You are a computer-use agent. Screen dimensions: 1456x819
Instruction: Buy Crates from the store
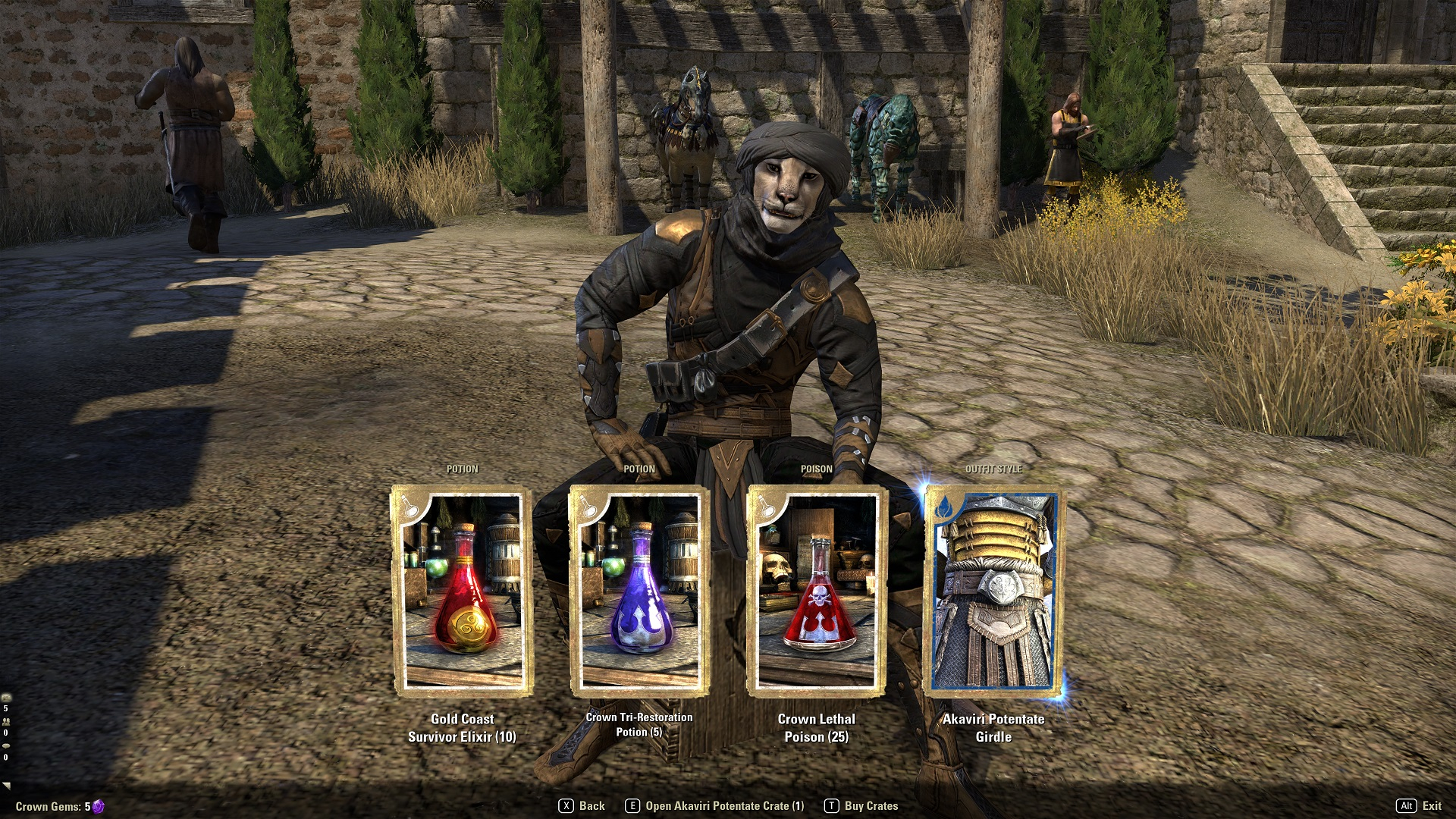click(x=861, y=806)
